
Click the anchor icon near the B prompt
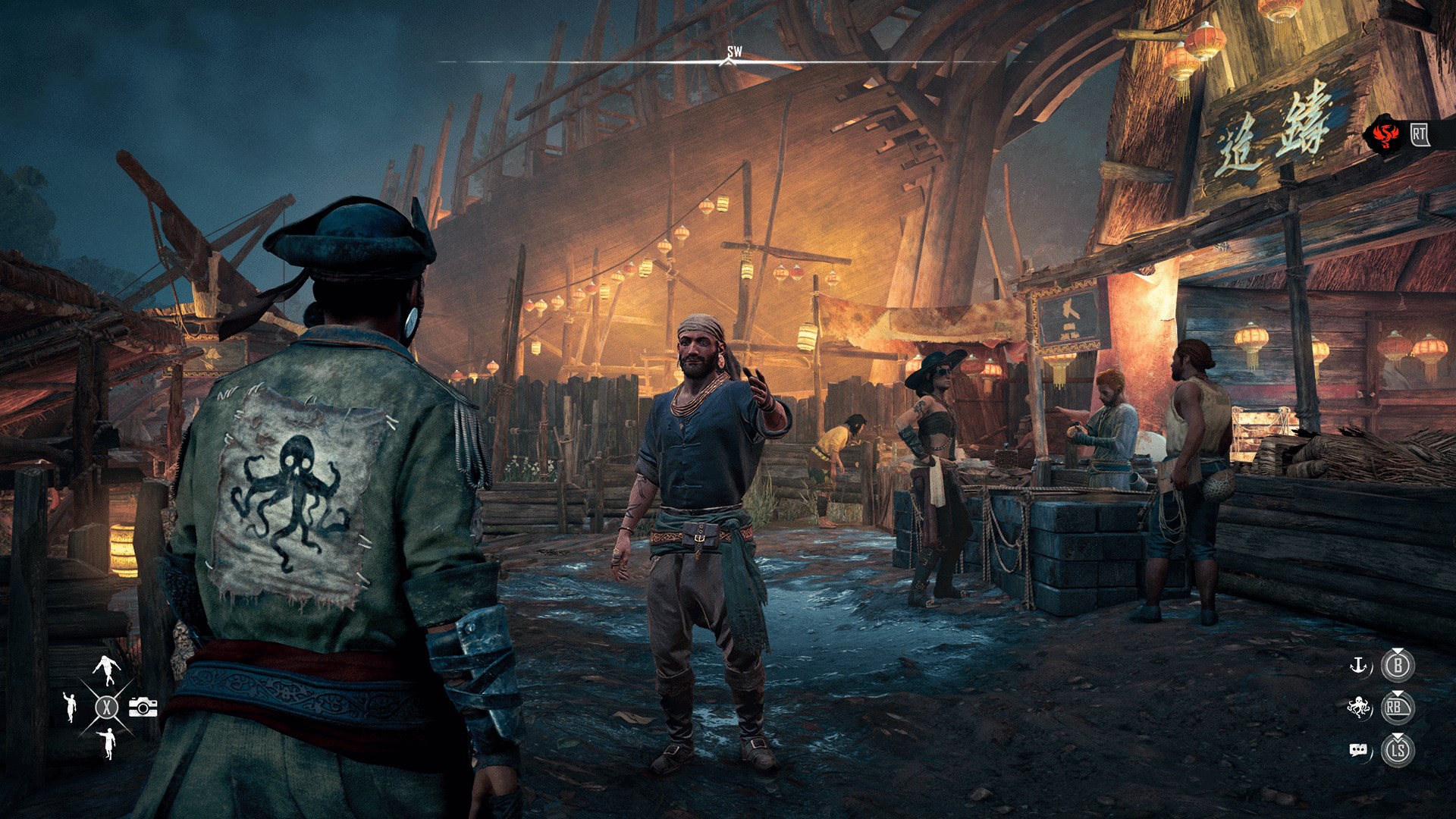[1358, 665]
